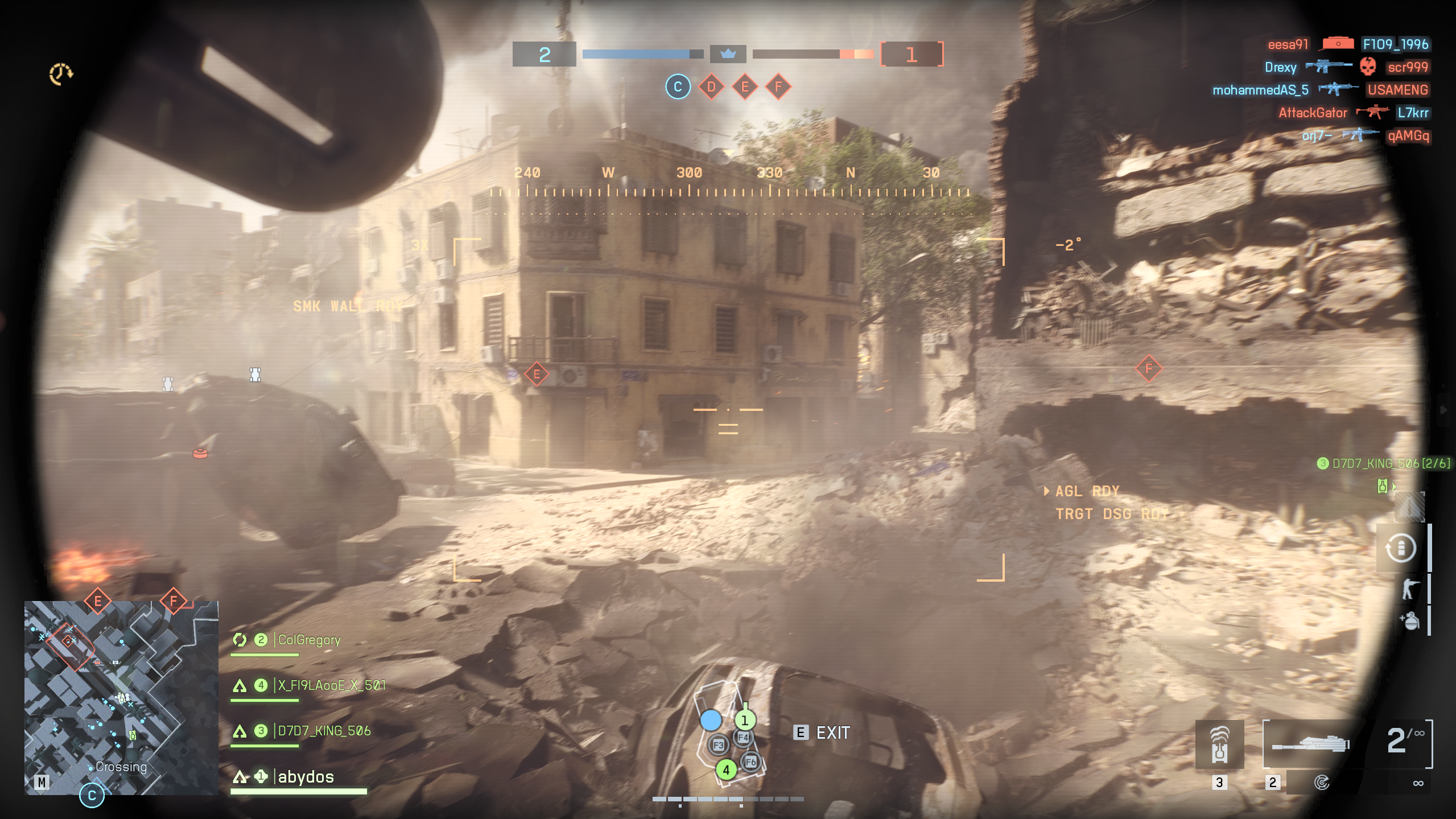1456x819 pixels.
Task: Click the circular rotate icon at right
Action: tap(1400, 548)
